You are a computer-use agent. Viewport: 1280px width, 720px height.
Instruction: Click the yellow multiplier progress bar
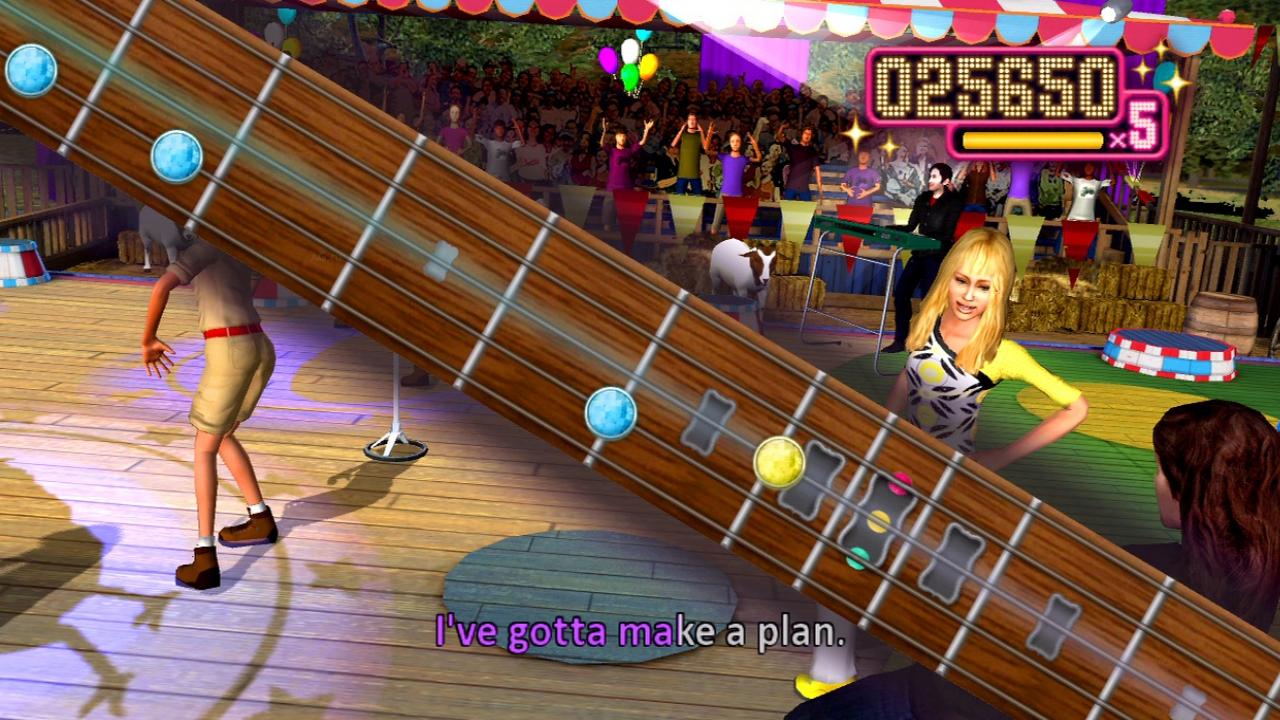1032,140
